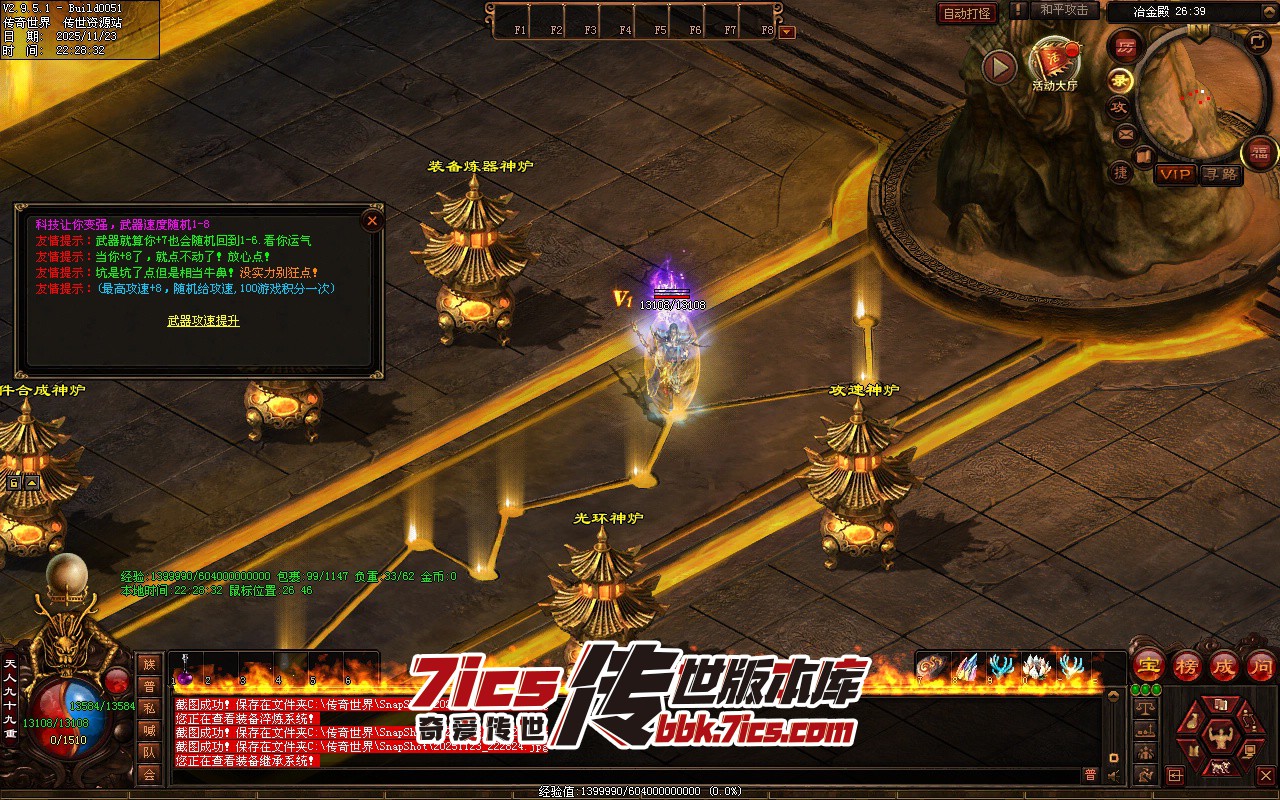Activate the 寻路 pathfinding button
Viewport: 1280px width, 800px height.
[x=1220, y=174]
